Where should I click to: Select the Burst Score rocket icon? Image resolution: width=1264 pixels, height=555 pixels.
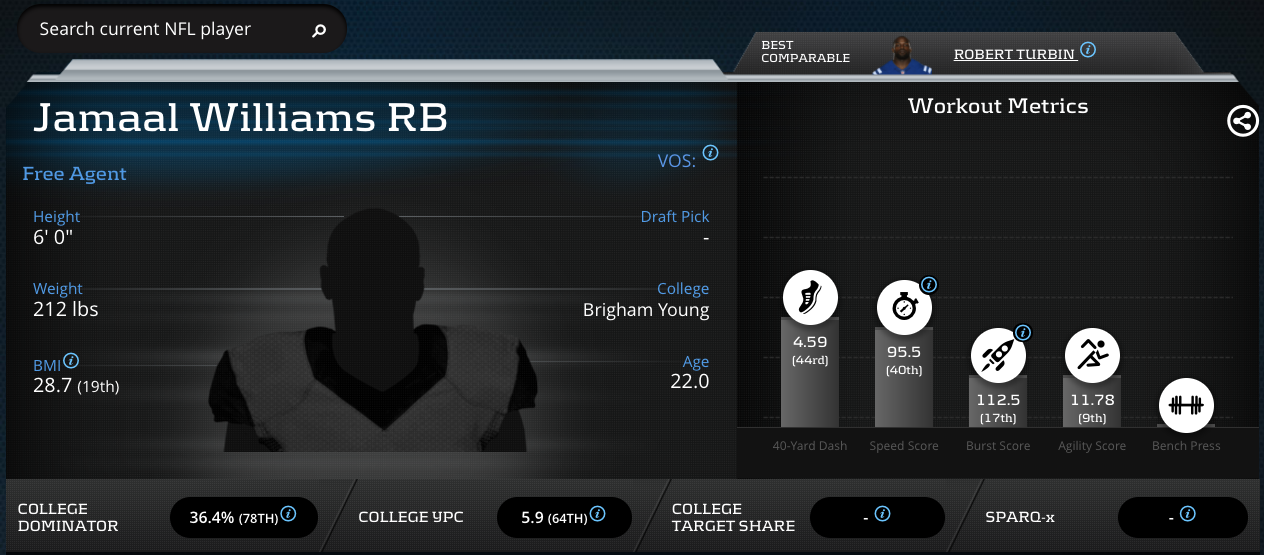point(997,354)
